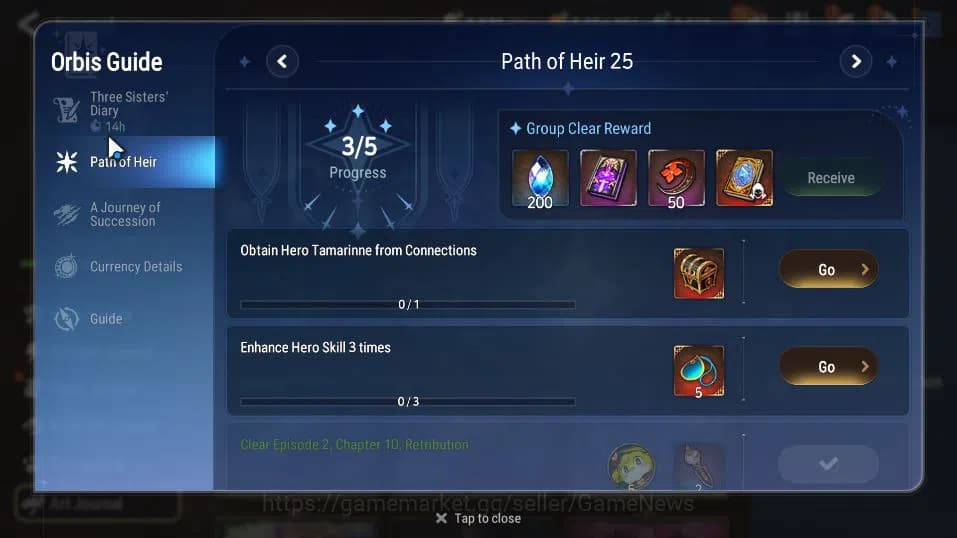View the purple book reward icon
Screen dimensions: 957x538
point(608,178)
